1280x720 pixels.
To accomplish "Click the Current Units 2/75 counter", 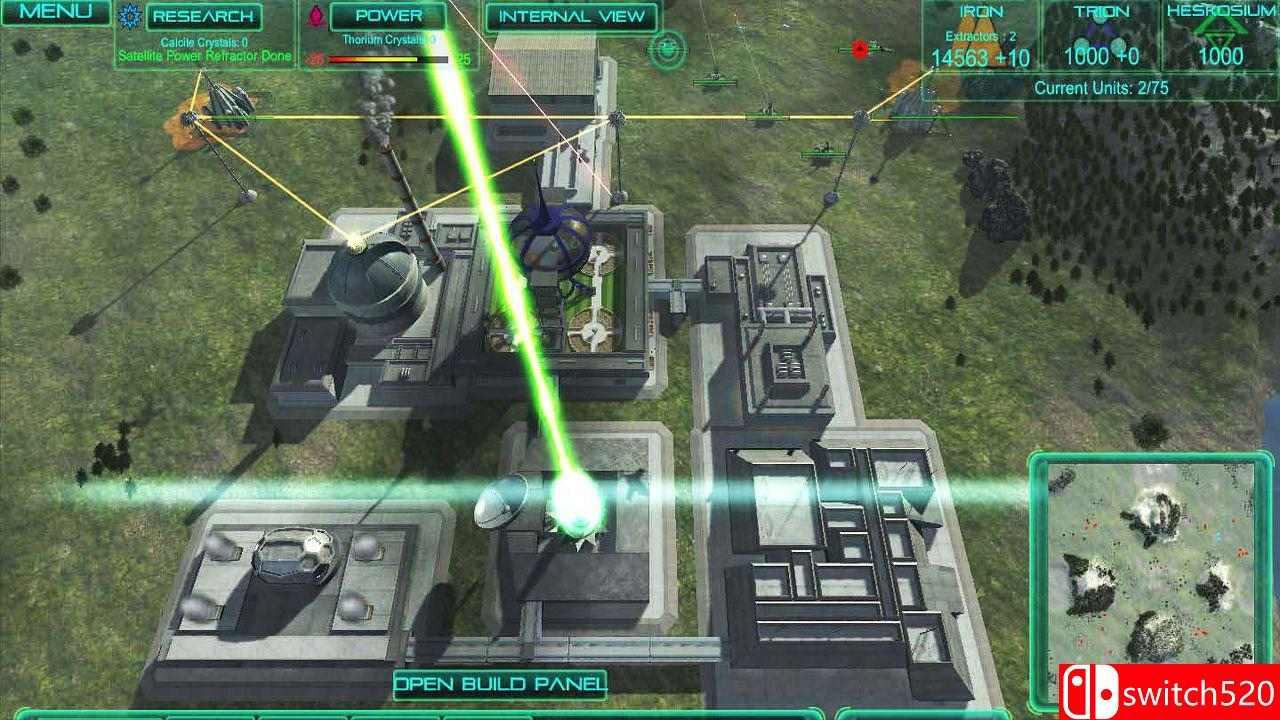I will click(x=1101, y=87).
